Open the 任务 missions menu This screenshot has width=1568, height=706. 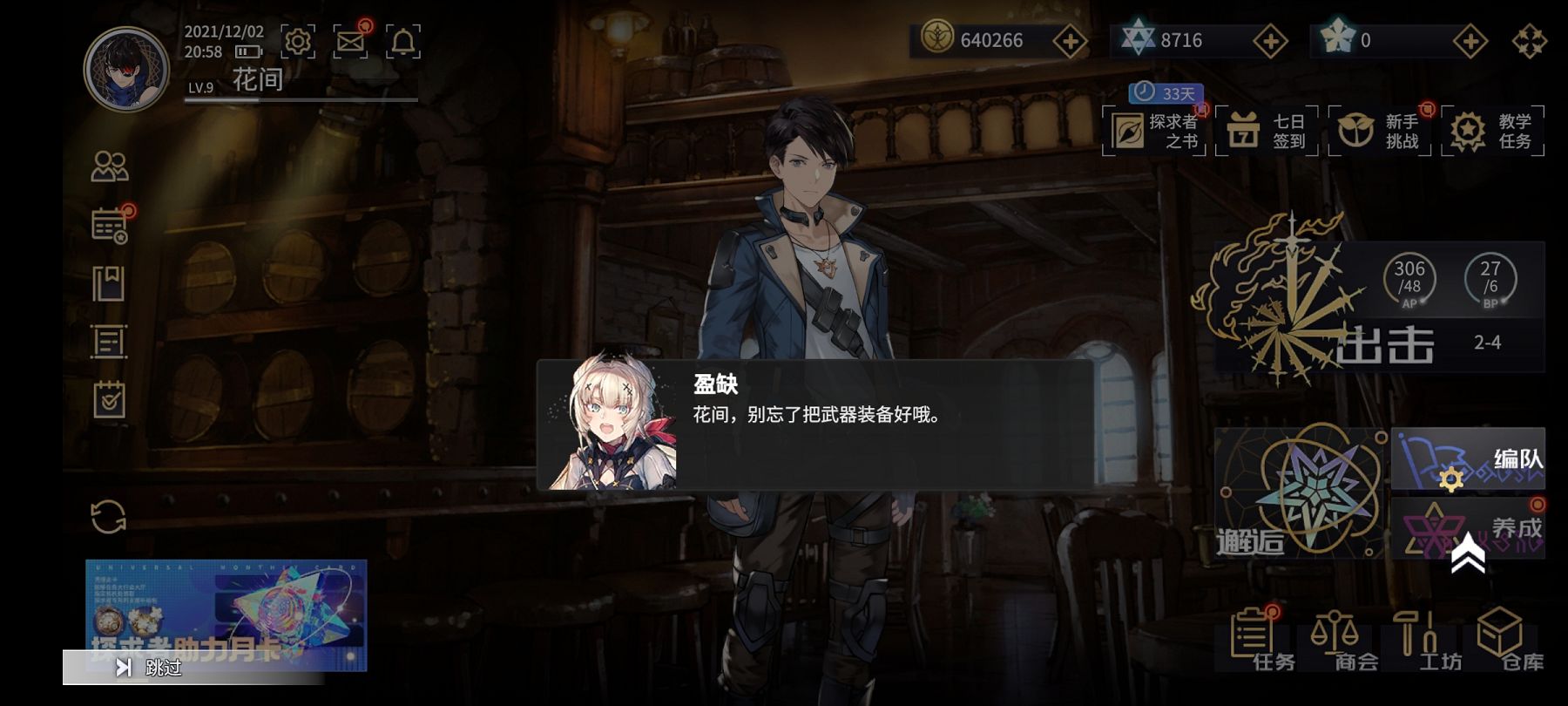(1257, 641)
